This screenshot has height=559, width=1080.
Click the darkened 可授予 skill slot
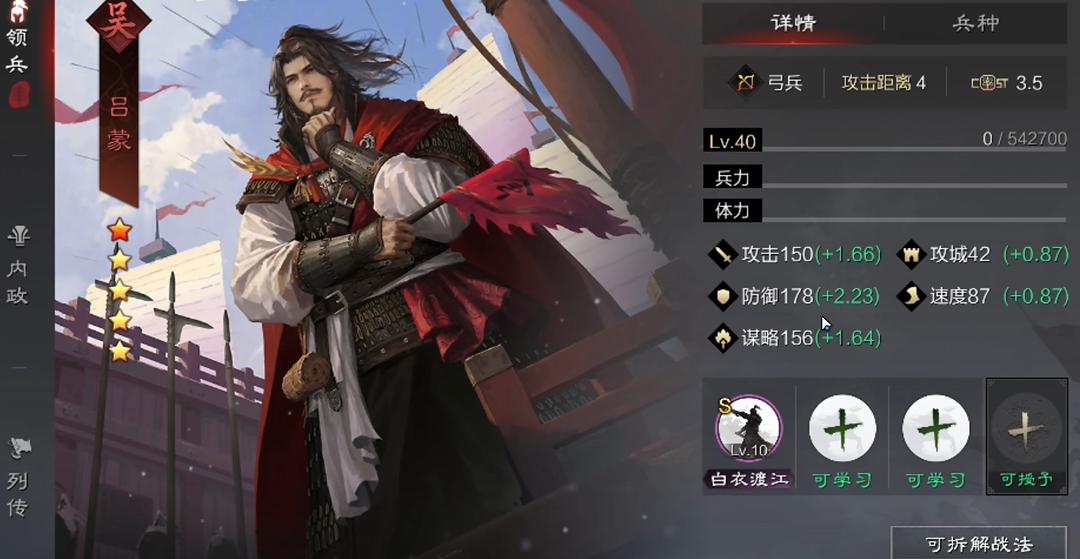point(1027,428)
